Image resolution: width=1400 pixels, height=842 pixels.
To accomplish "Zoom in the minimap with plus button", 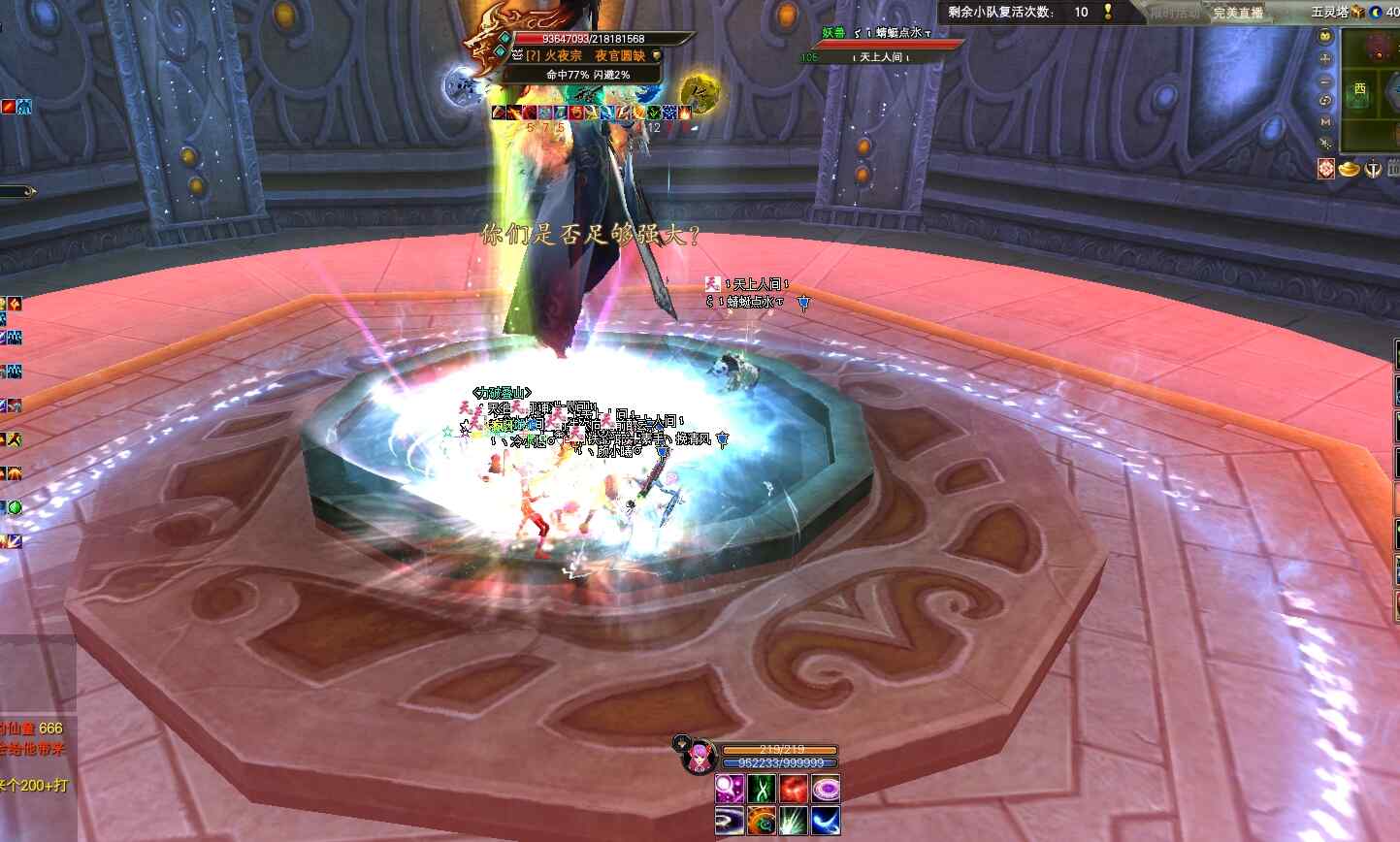I will (1325, 58).
